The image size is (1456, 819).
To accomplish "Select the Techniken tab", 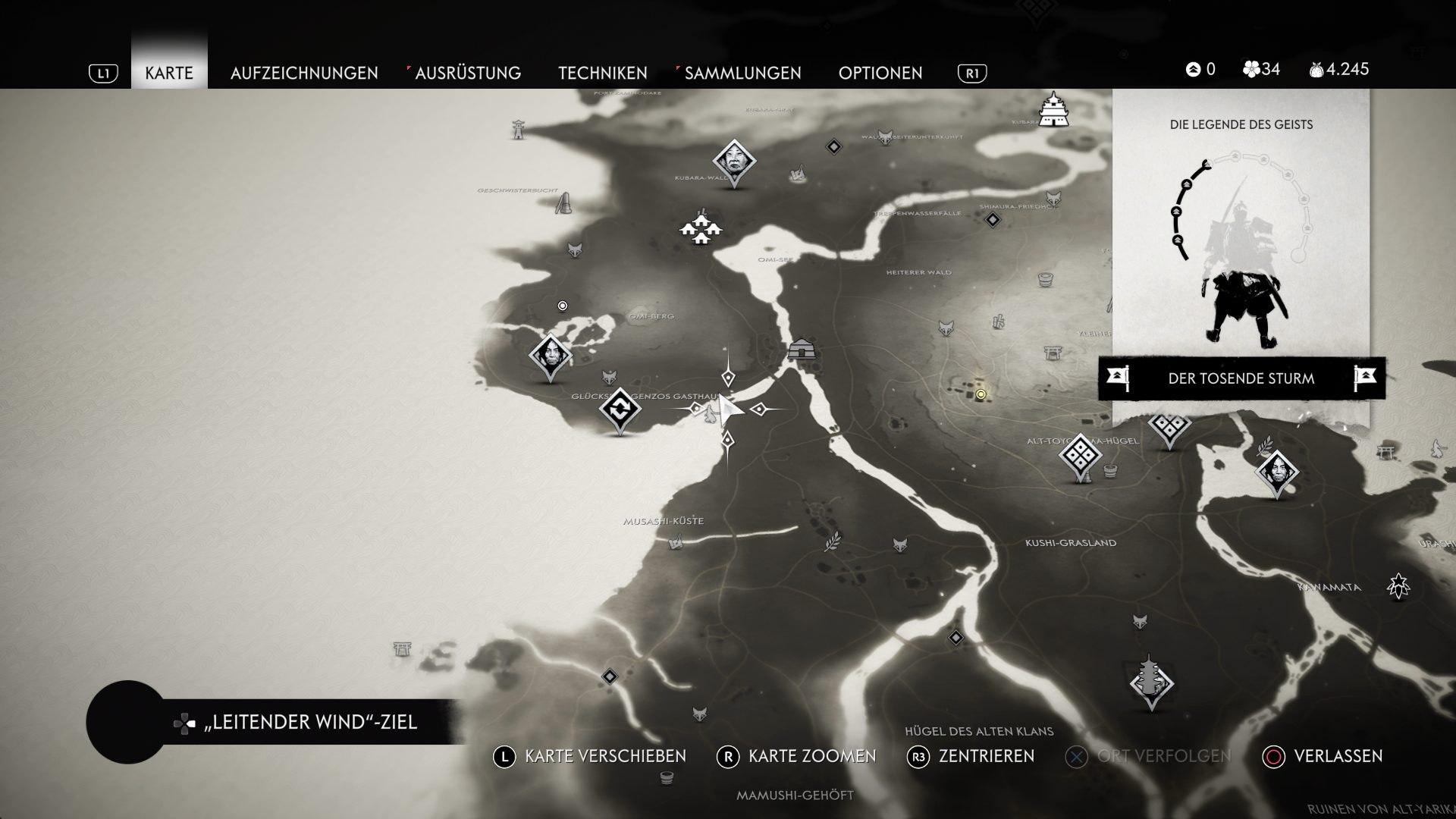I will (x=603, y=73).
